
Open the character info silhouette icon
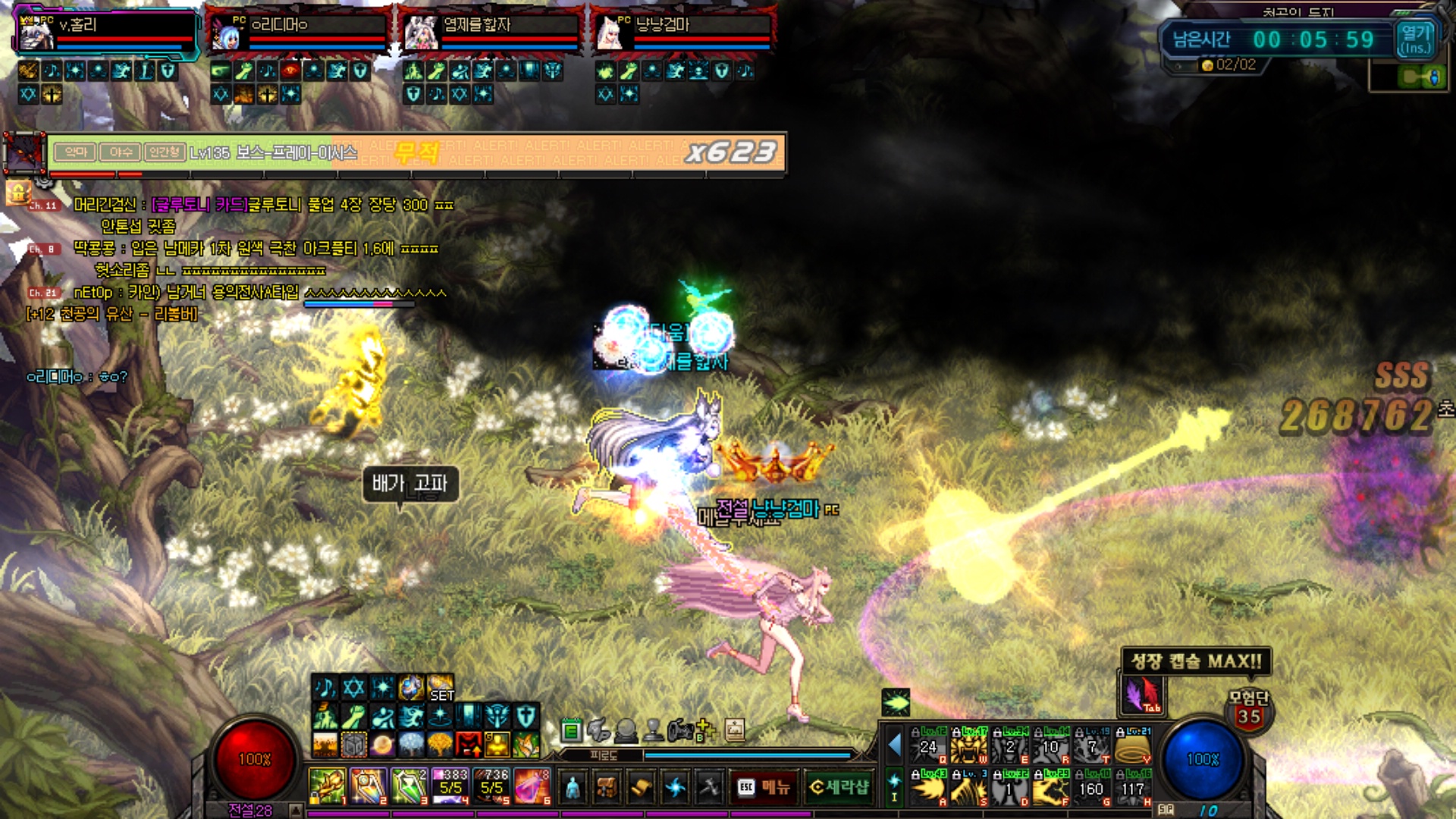[573, 788]
